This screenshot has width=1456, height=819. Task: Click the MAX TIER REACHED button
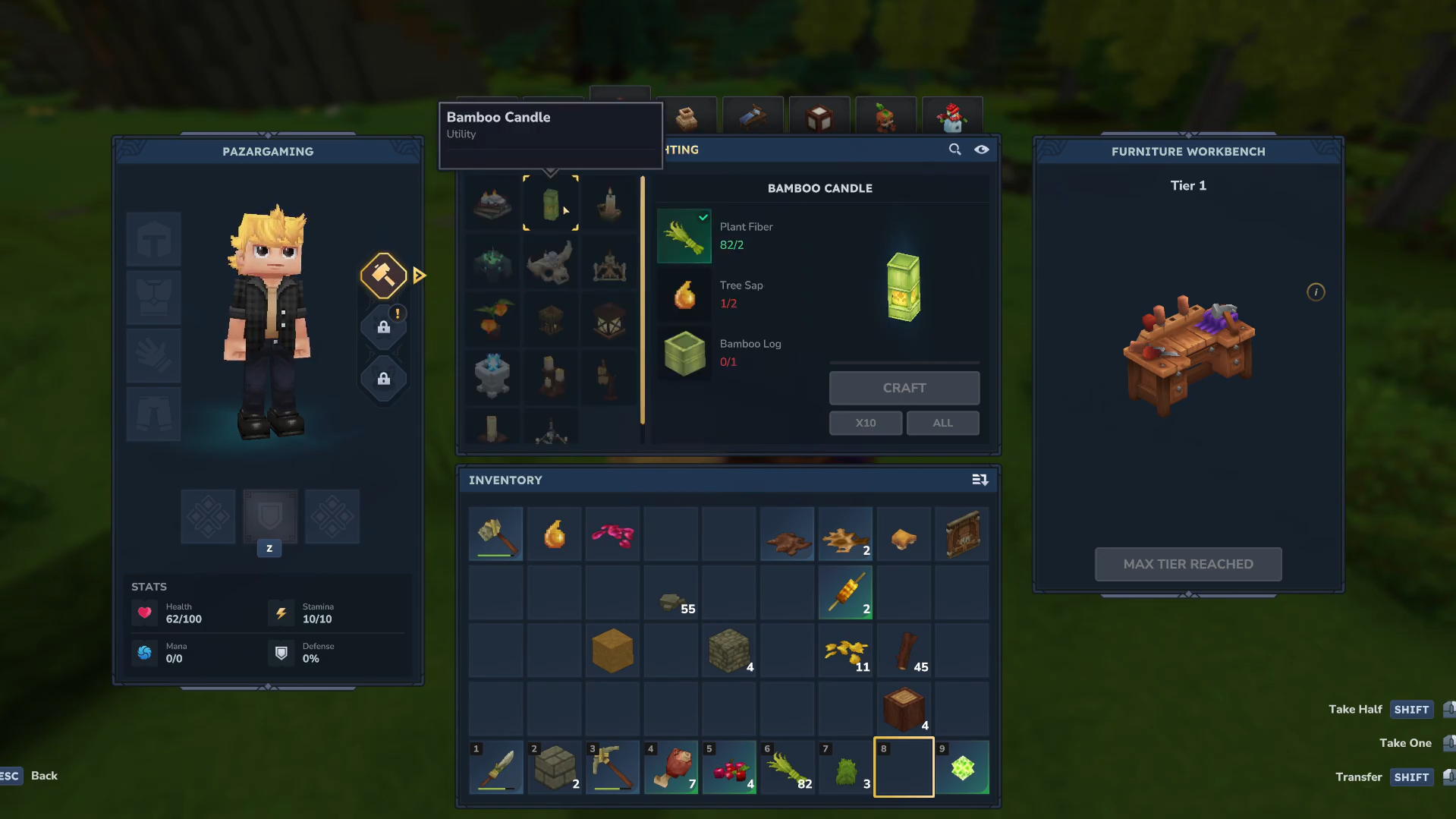tap(1187, 564)
